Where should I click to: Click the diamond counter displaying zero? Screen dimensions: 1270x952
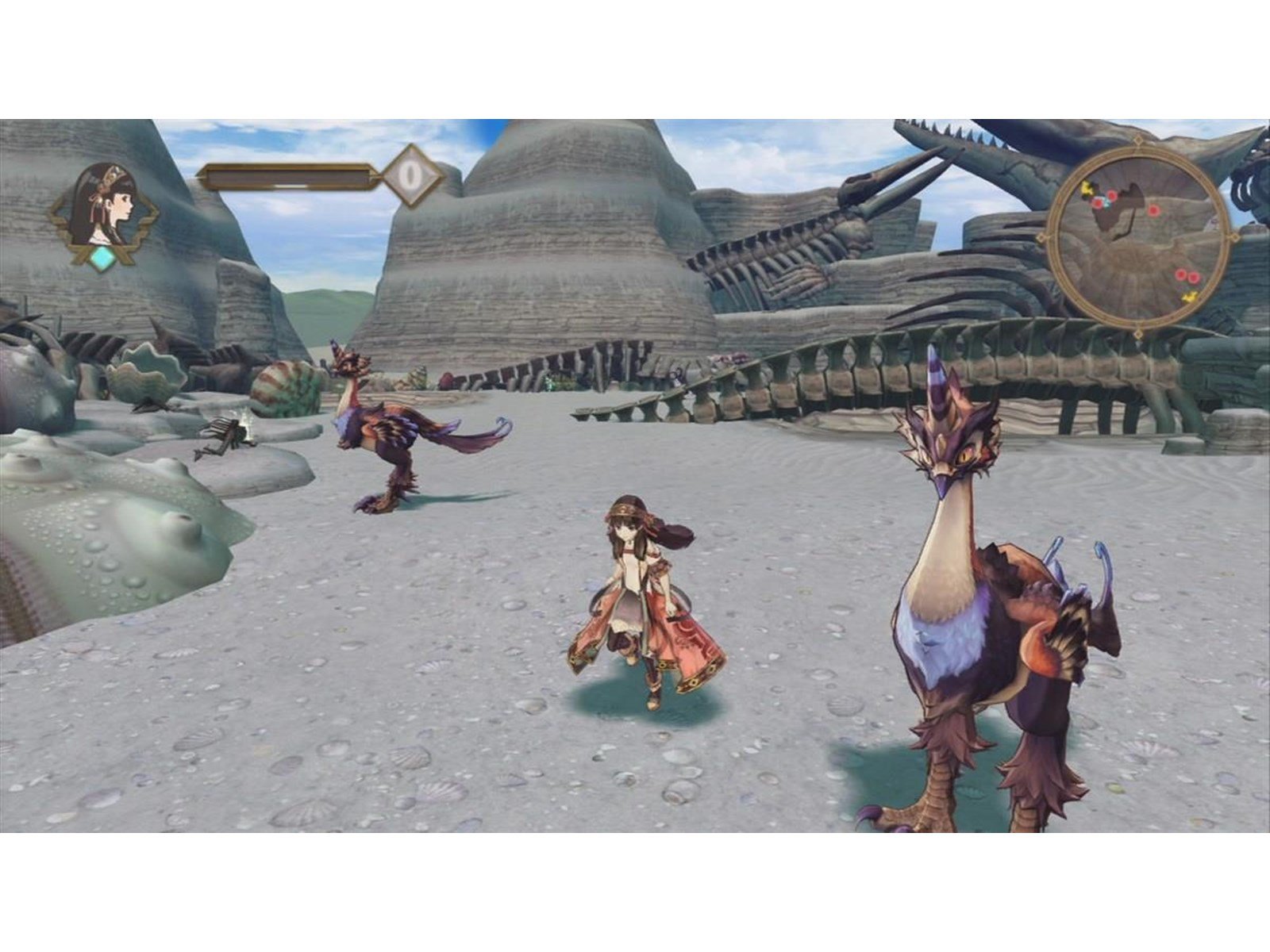click(x=411, y=175)
